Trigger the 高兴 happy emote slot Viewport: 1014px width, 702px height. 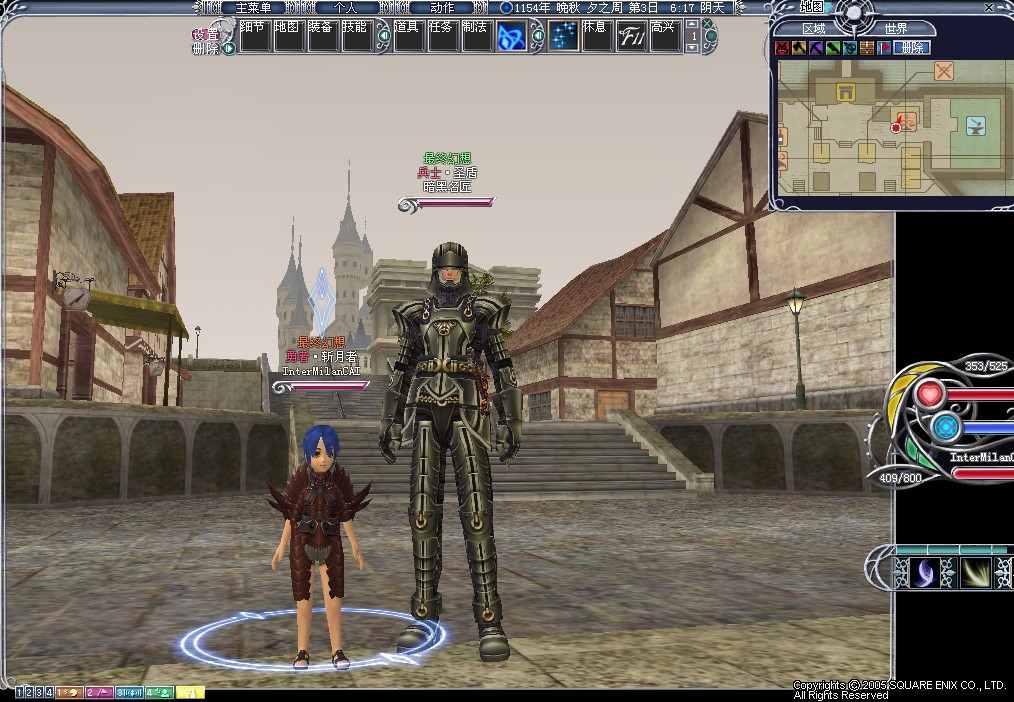tap(663, 36)
